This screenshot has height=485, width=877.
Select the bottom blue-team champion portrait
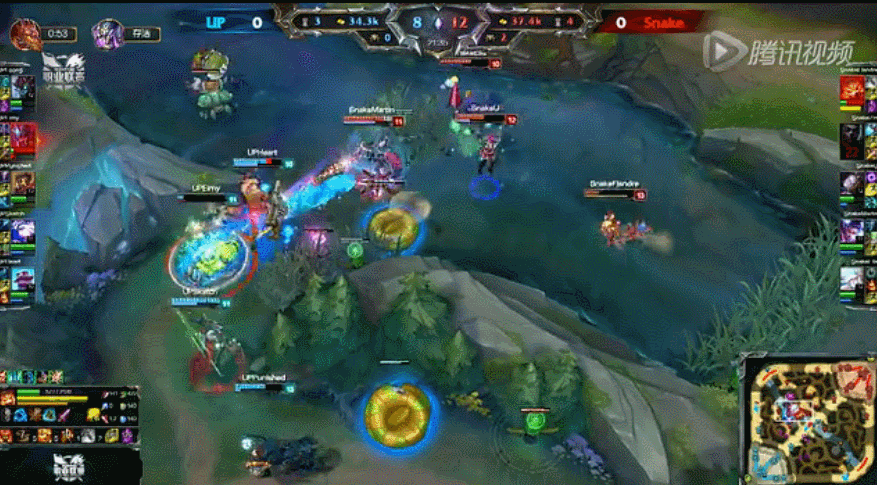click(x=24, y=279)
